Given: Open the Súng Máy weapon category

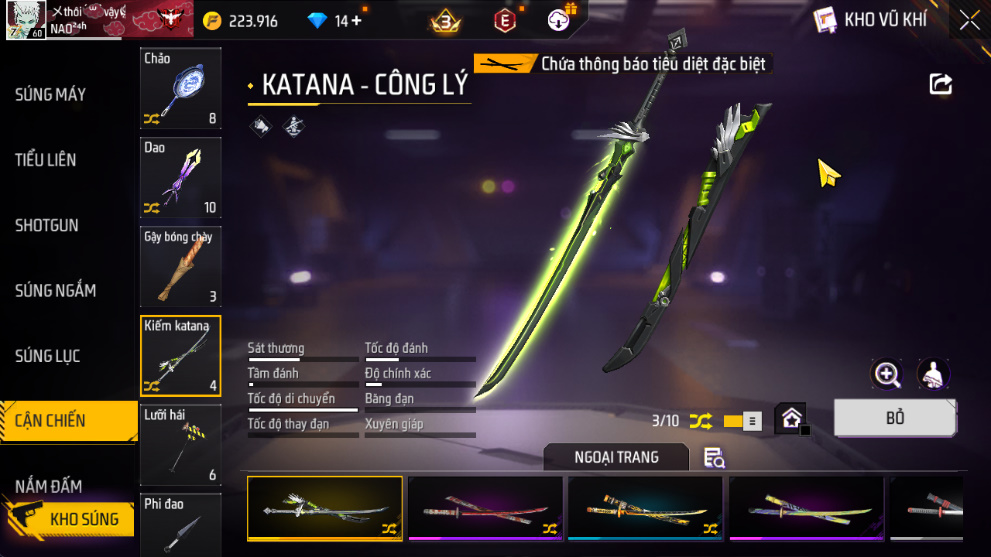Looking at the screenshot, I should point(50,95).
